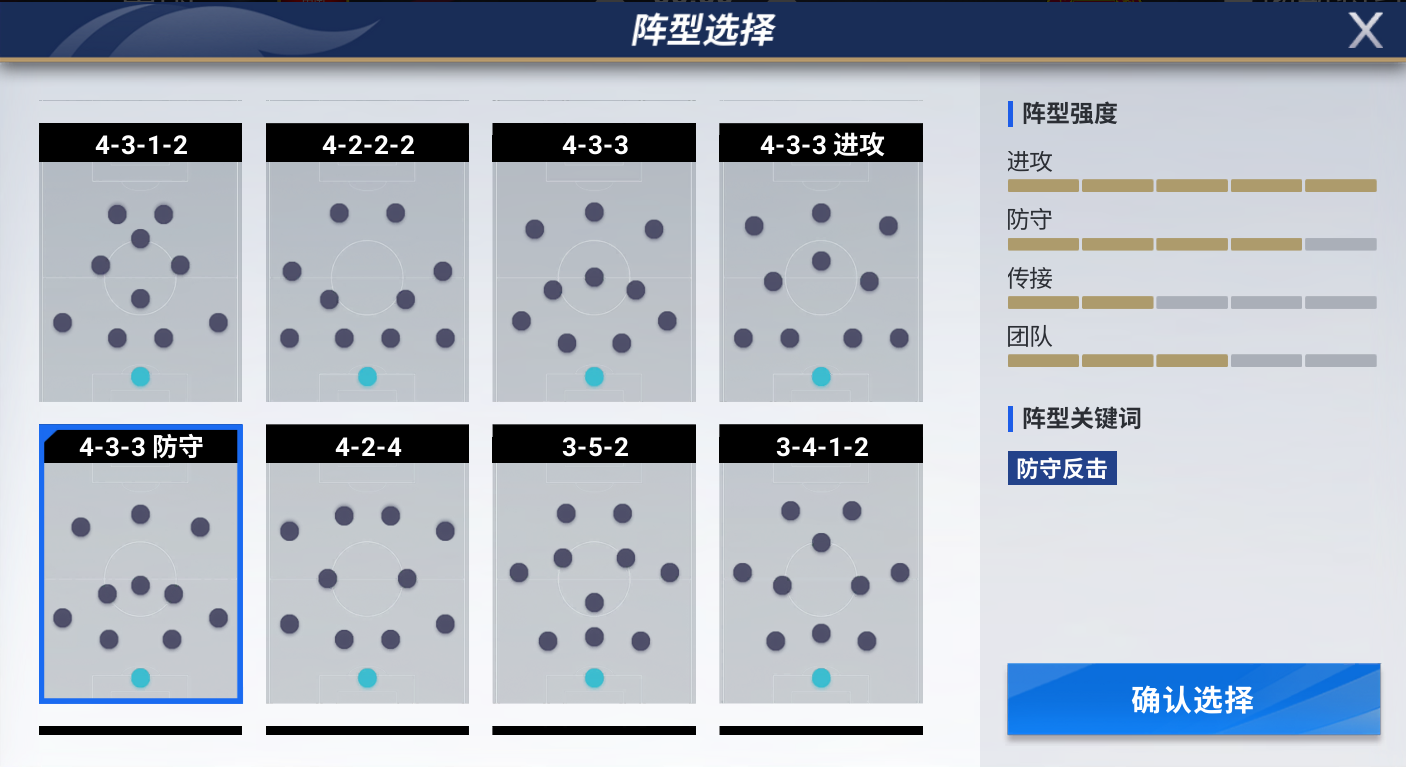The image size is (1406, 767).
Task: Pick the 3-4-1-2 formation card
Action: click(x=820, y=565)
